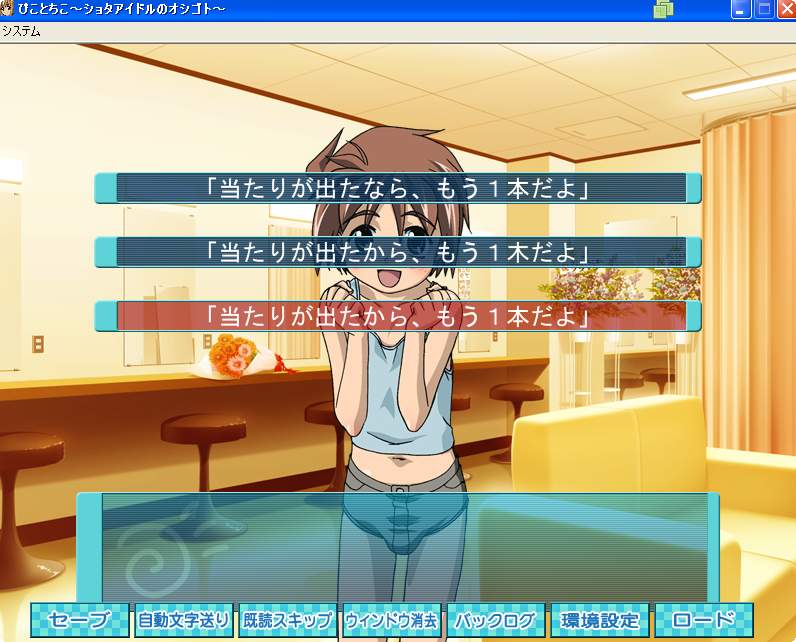
Task: Close the game window
Action: (785, 10)
